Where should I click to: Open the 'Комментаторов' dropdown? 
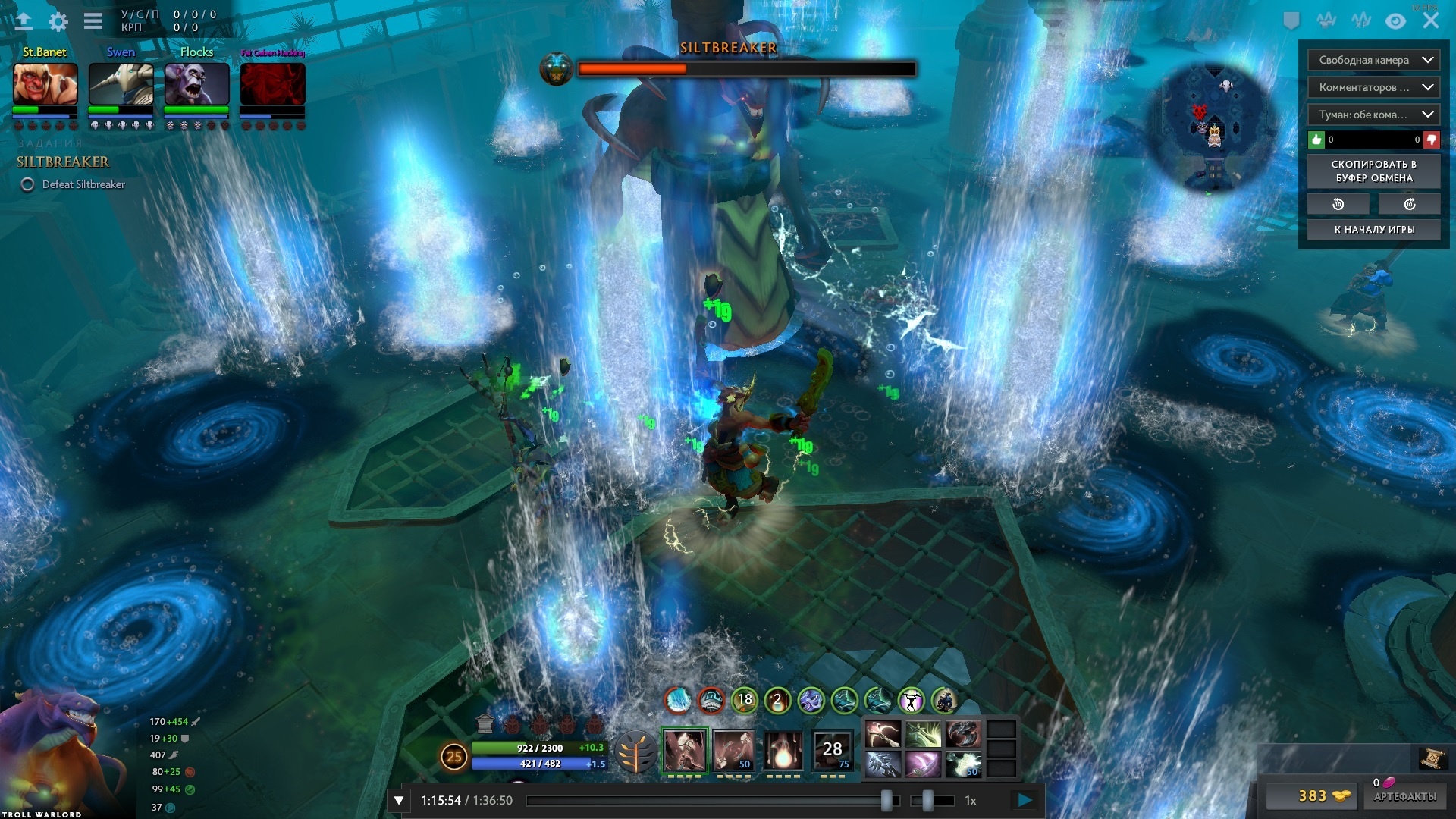(x=1373, y=87)
